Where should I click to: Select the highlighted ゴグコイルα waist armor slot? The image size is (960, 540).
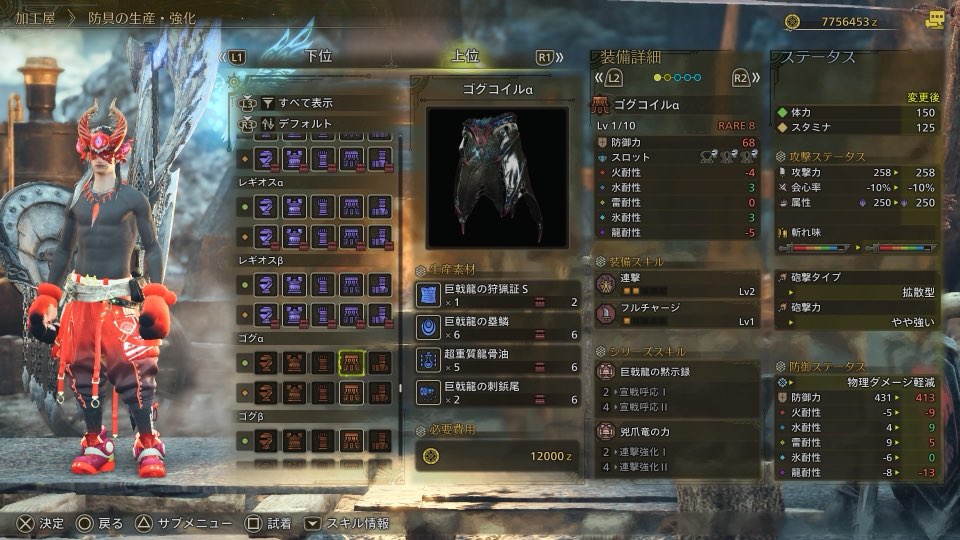[351, 363]
